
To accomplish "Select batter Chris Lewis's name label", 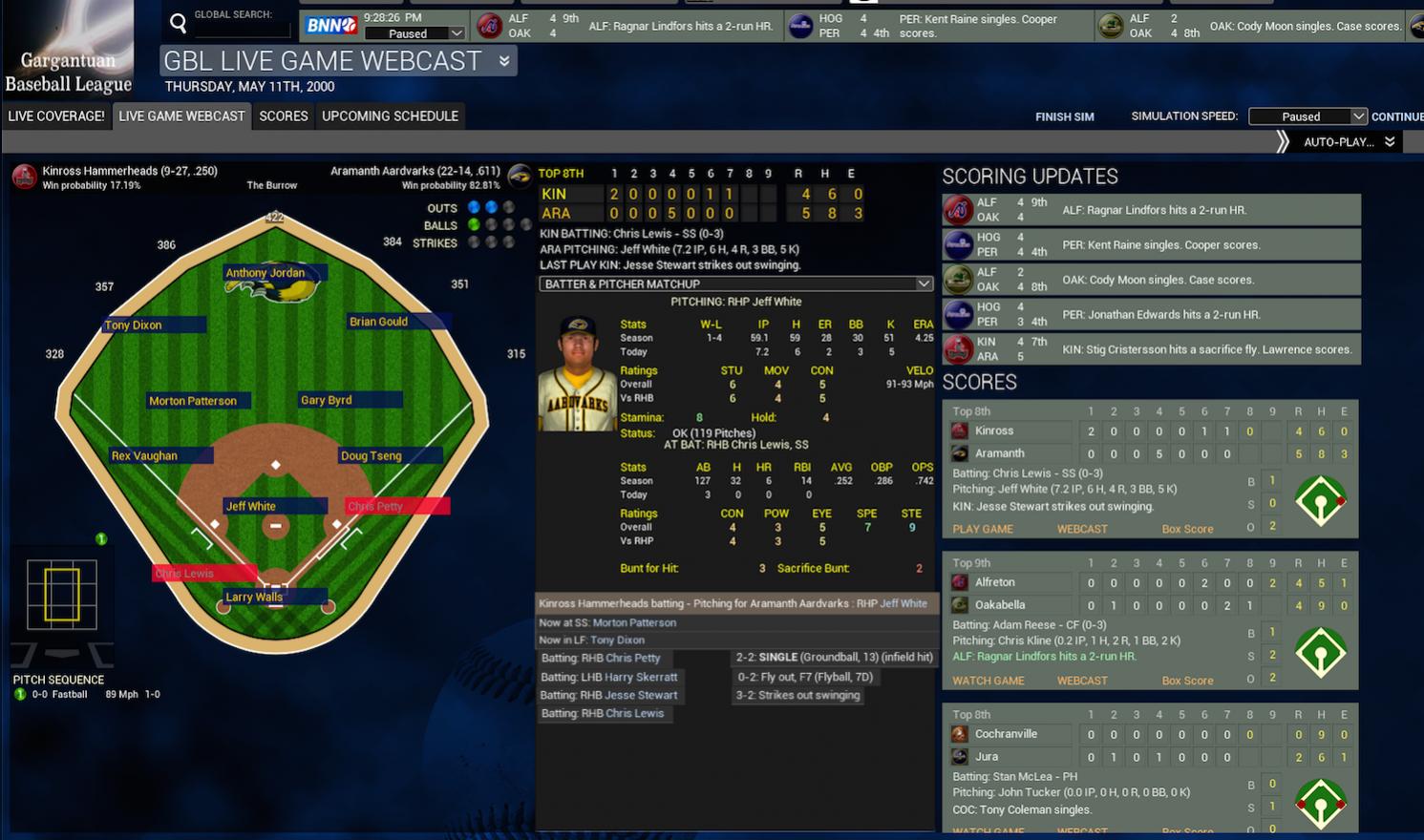I will 185,573.
